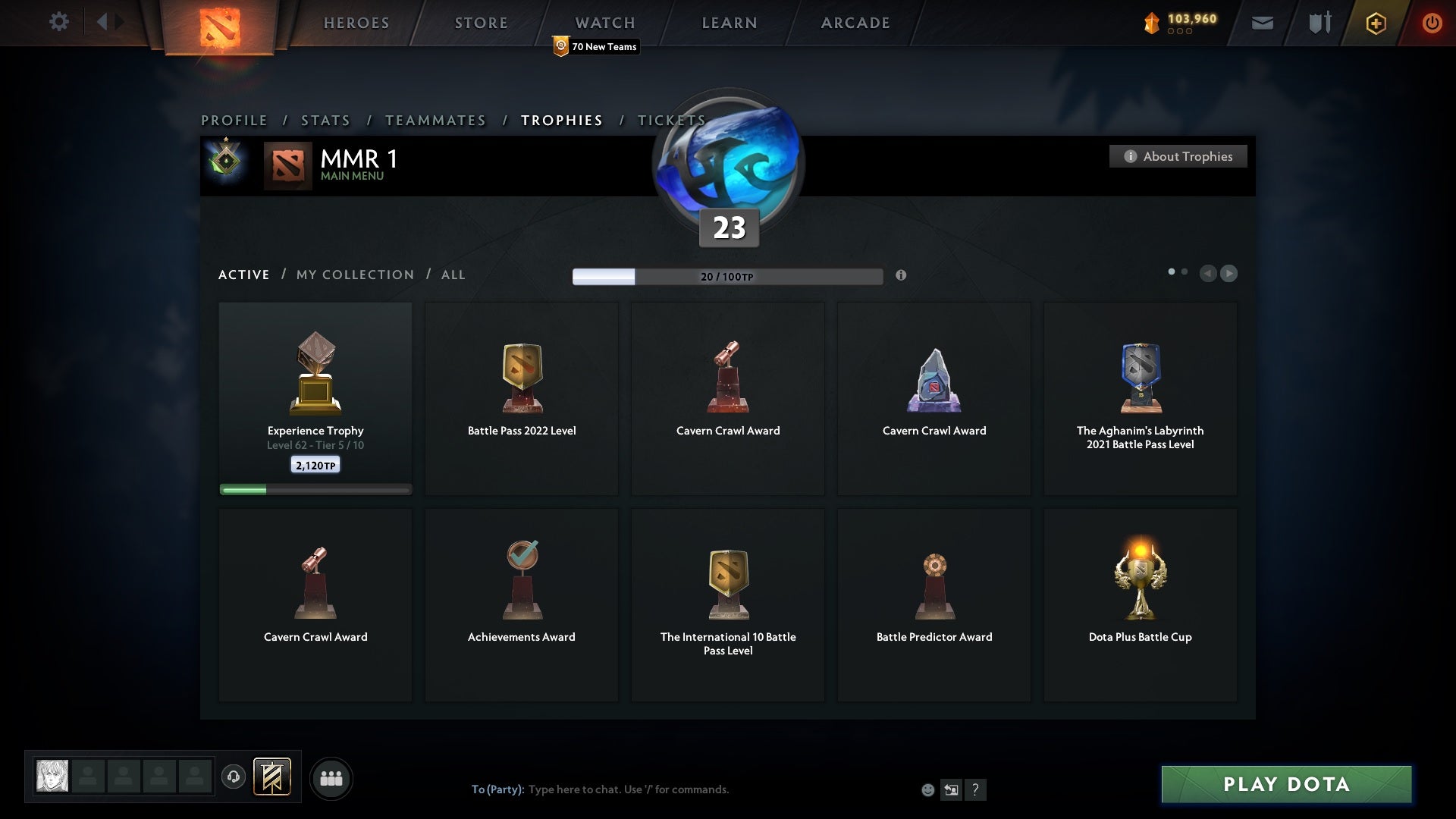Click the Dota Plus hexagon icon
Viewport: 1456px width, 819px height.
point(1375,23)
